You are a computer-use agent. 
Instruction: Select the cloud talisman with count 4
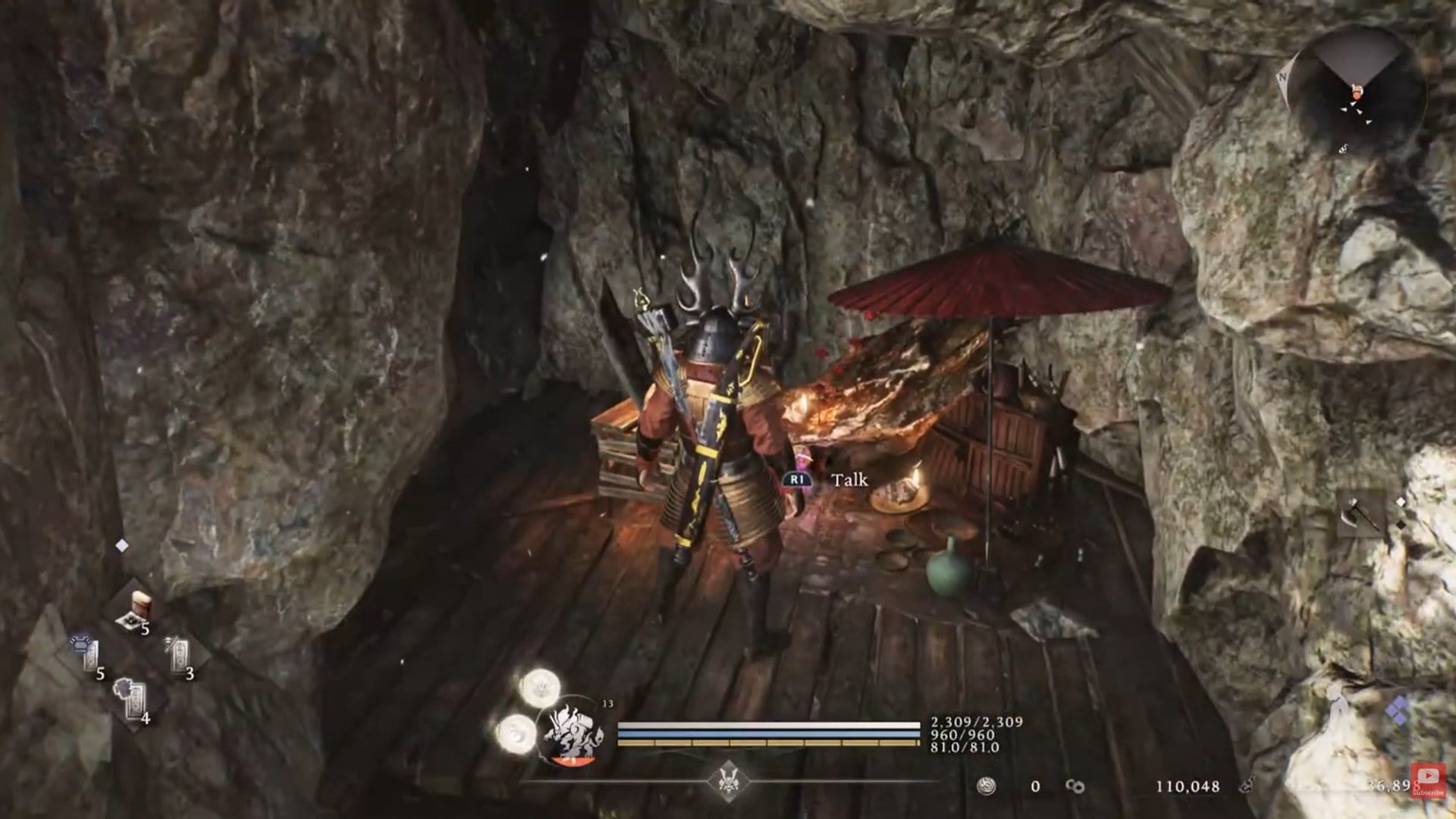point(130,698)
